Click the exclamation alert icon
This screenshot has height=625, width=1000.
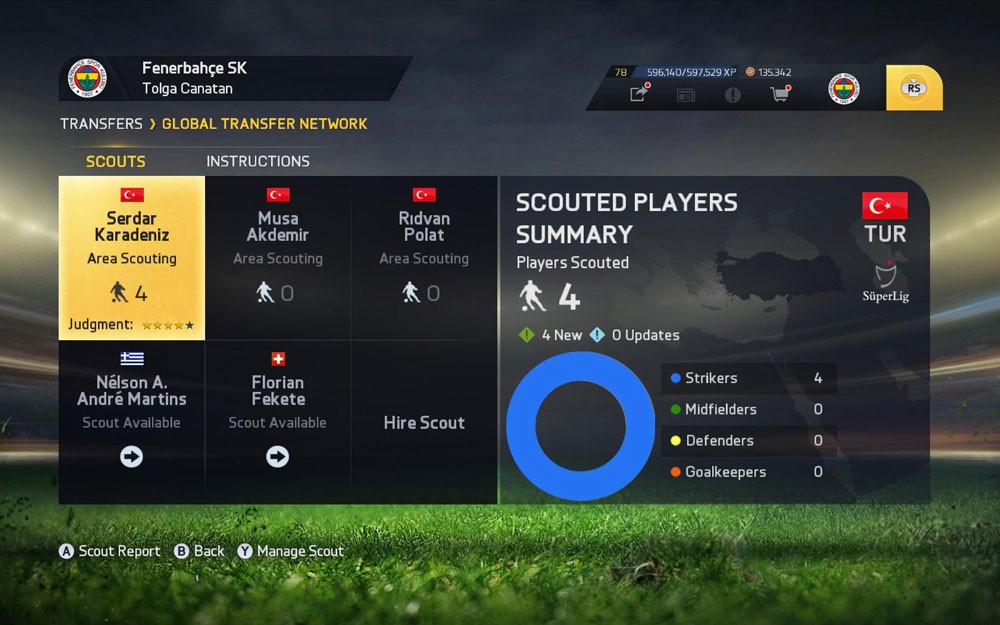[733, 94]
